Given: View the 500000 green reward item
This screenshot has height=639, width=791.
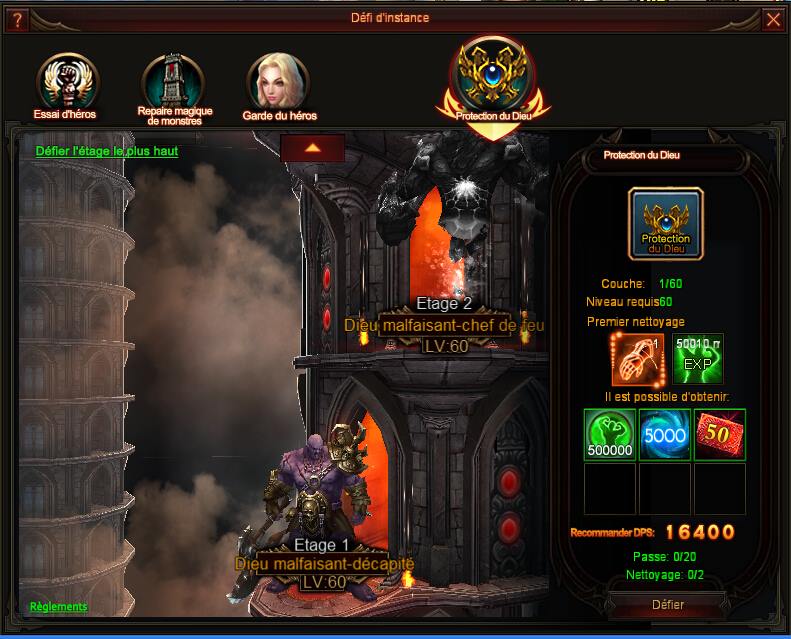Looking at the screenshot, I should (610, 436).
